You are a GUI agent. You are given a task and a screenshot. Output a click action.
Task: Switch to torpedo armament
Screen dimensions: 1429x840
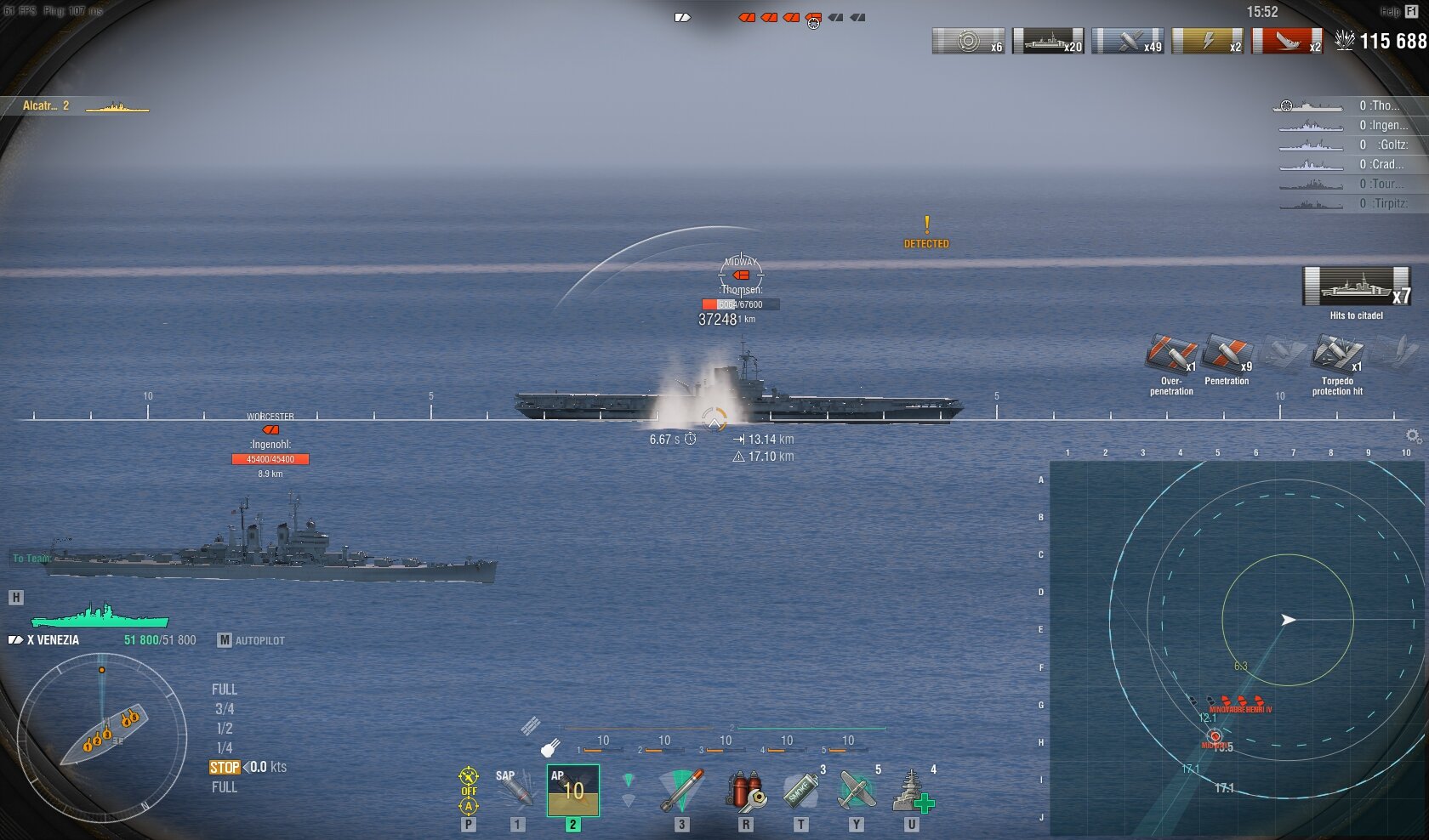pos(681,791)
